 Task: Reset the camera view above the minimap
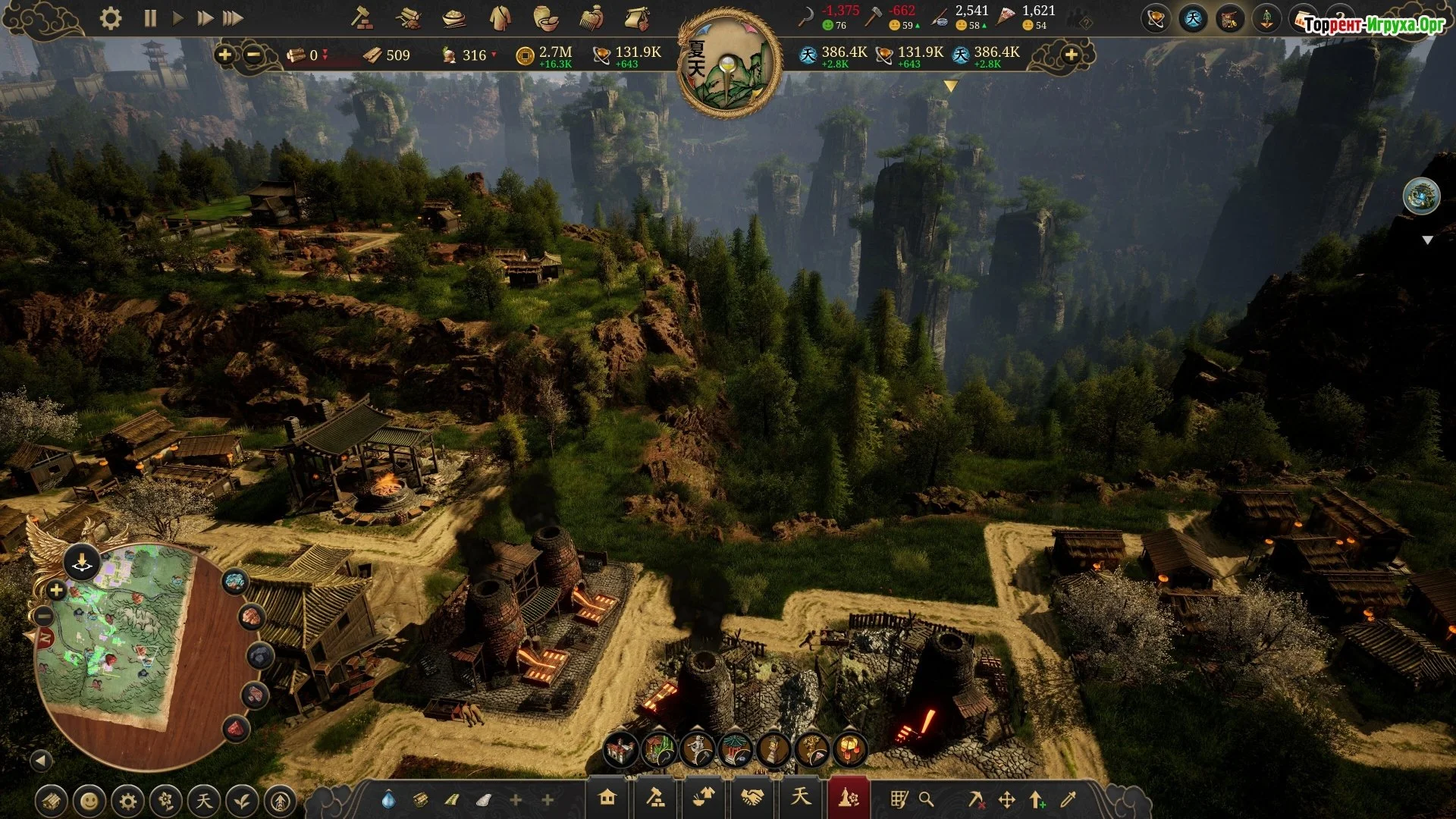click(81, 563)
